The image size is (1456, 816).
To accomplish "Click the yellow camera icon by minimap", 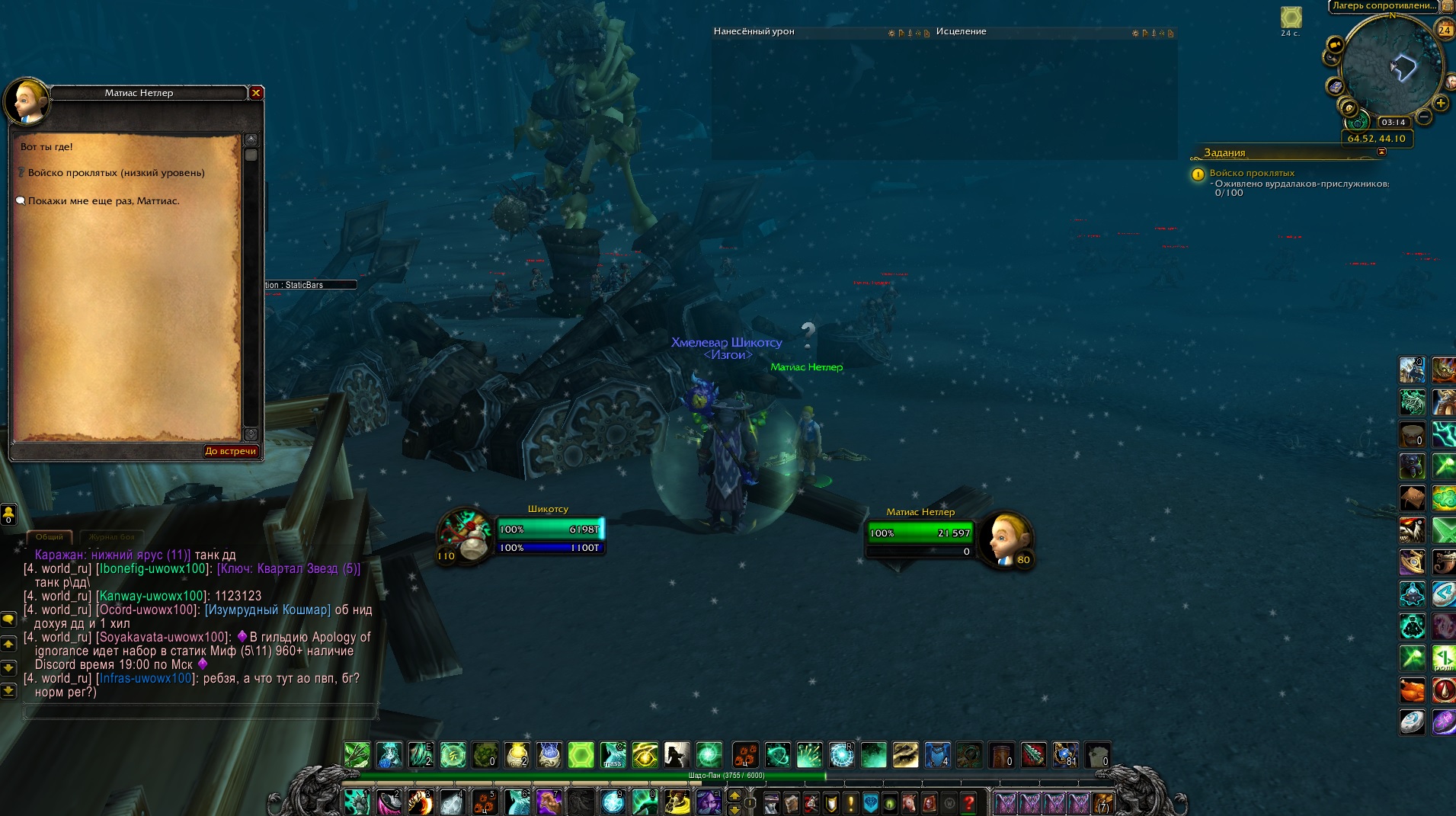I will tap(1334, 45).
